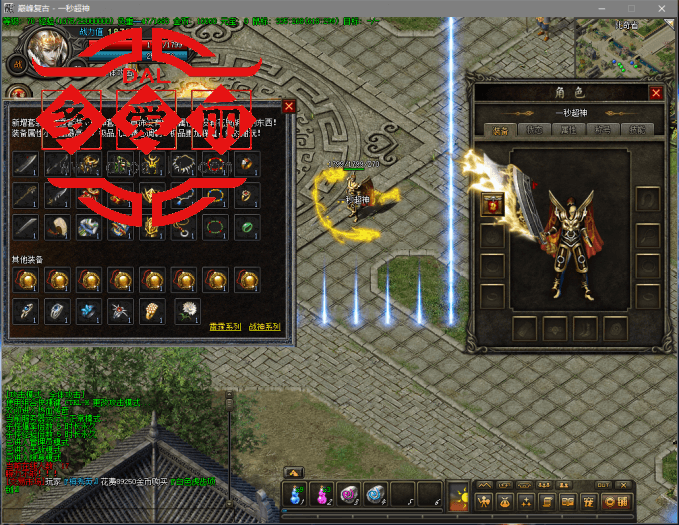The height and width of the screenshot is (525, 679).
Task: Select the red bead bracelet item
Action: pos(214,163)
